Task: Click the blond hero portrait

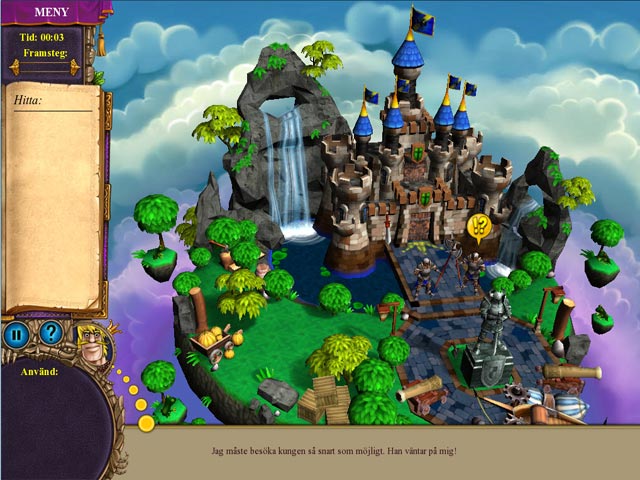Action: click(x=91, y=342)
